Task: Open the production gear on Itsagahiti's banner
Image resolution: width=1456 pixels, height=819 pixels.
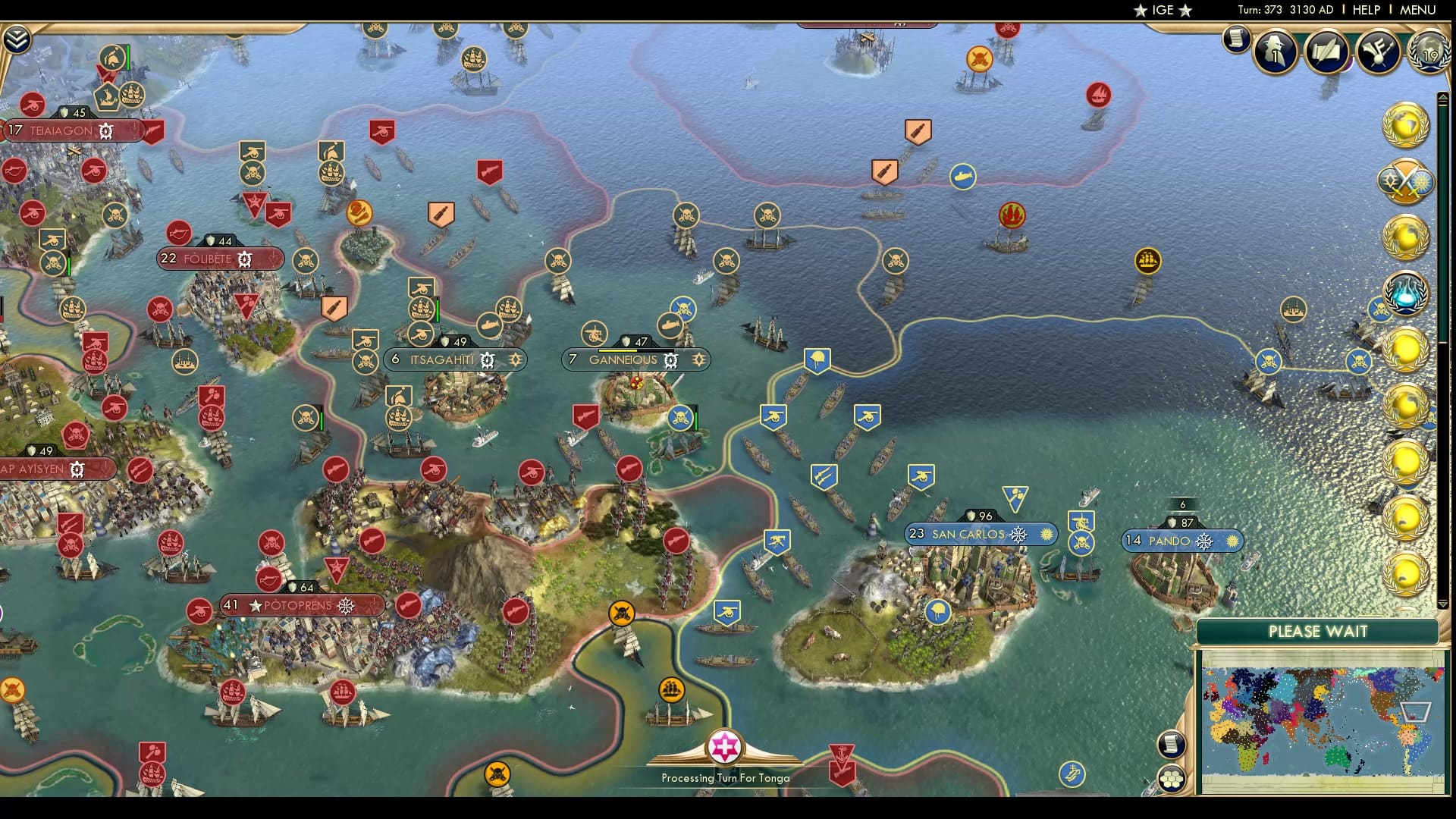Action: click(x=488, y=359)
